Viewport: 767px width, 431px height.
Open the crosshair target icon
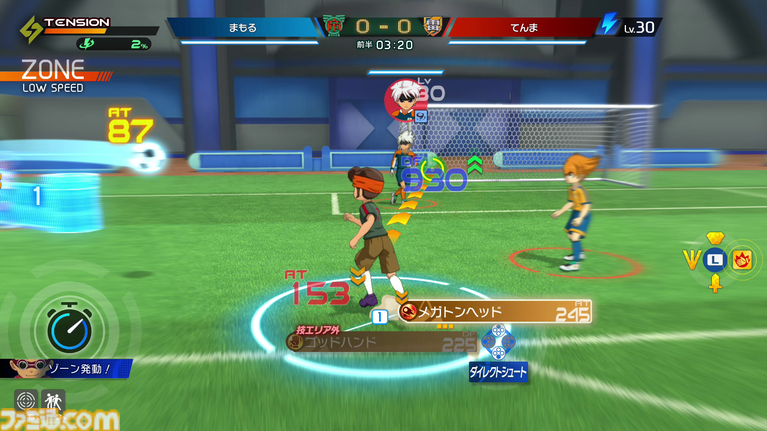click(27, 402)
